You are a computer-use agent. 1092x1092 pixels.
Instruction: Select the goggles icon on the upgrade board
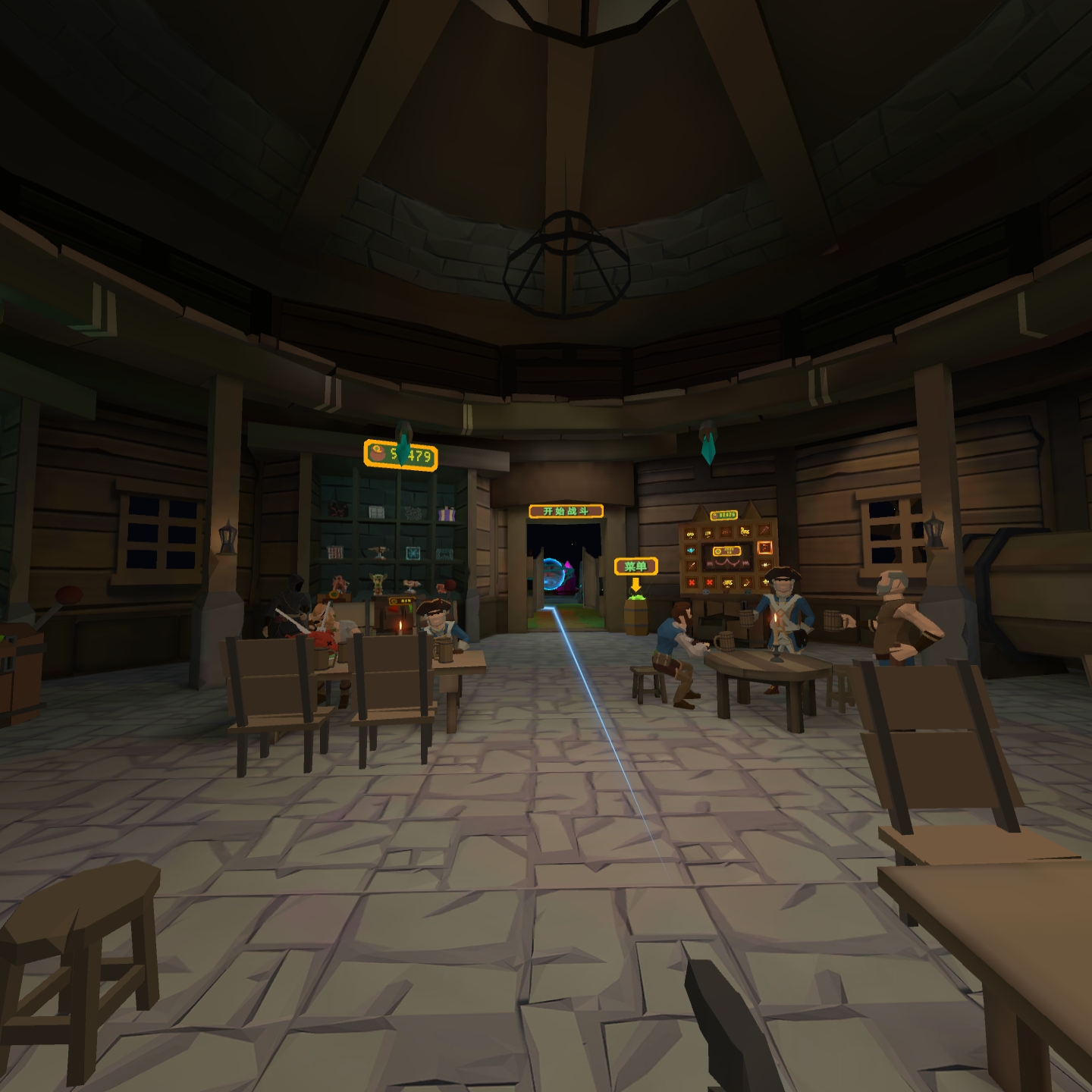(x=690, y=535)
